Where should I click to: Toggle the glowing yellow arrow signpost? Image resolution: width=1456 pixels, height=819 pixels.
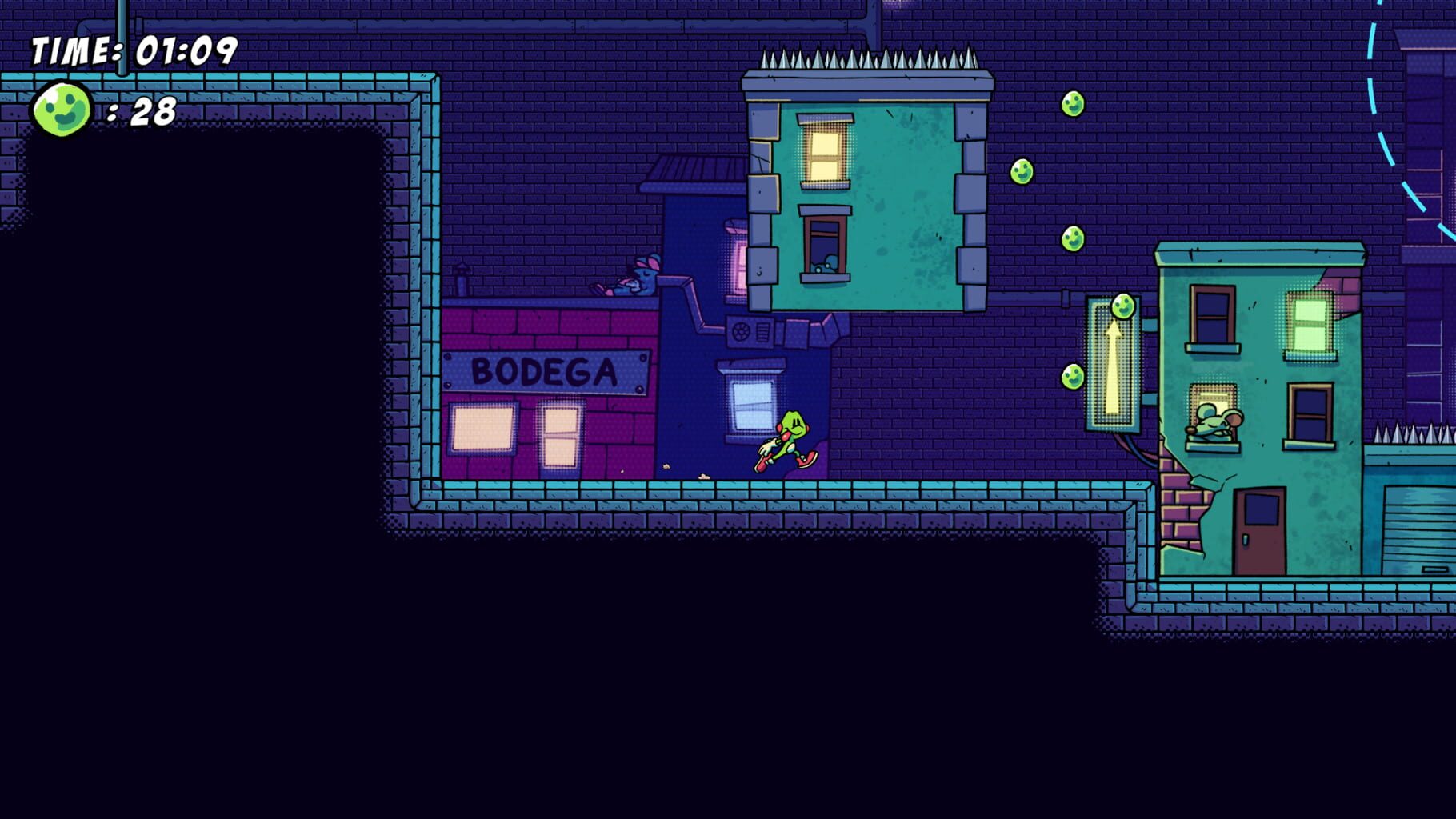coord(1111,368)
